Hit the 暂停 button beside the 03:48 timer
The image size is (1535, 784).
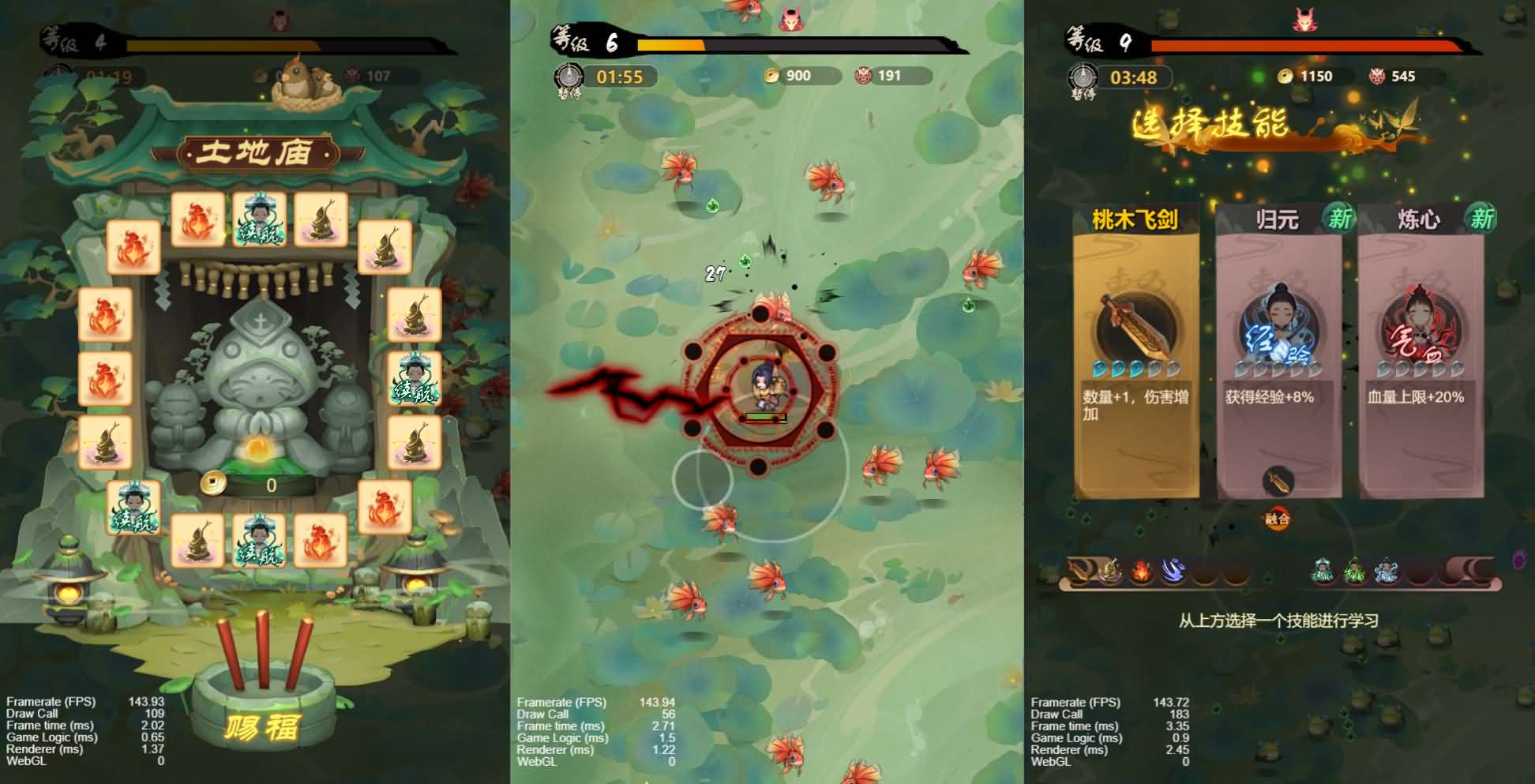point(1083,80)
